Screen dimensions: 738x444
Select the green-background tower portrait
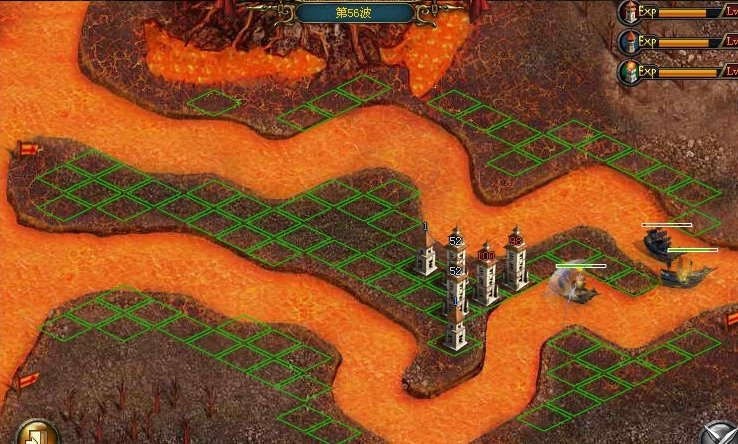pyautogui.click(x=629, y=71)
